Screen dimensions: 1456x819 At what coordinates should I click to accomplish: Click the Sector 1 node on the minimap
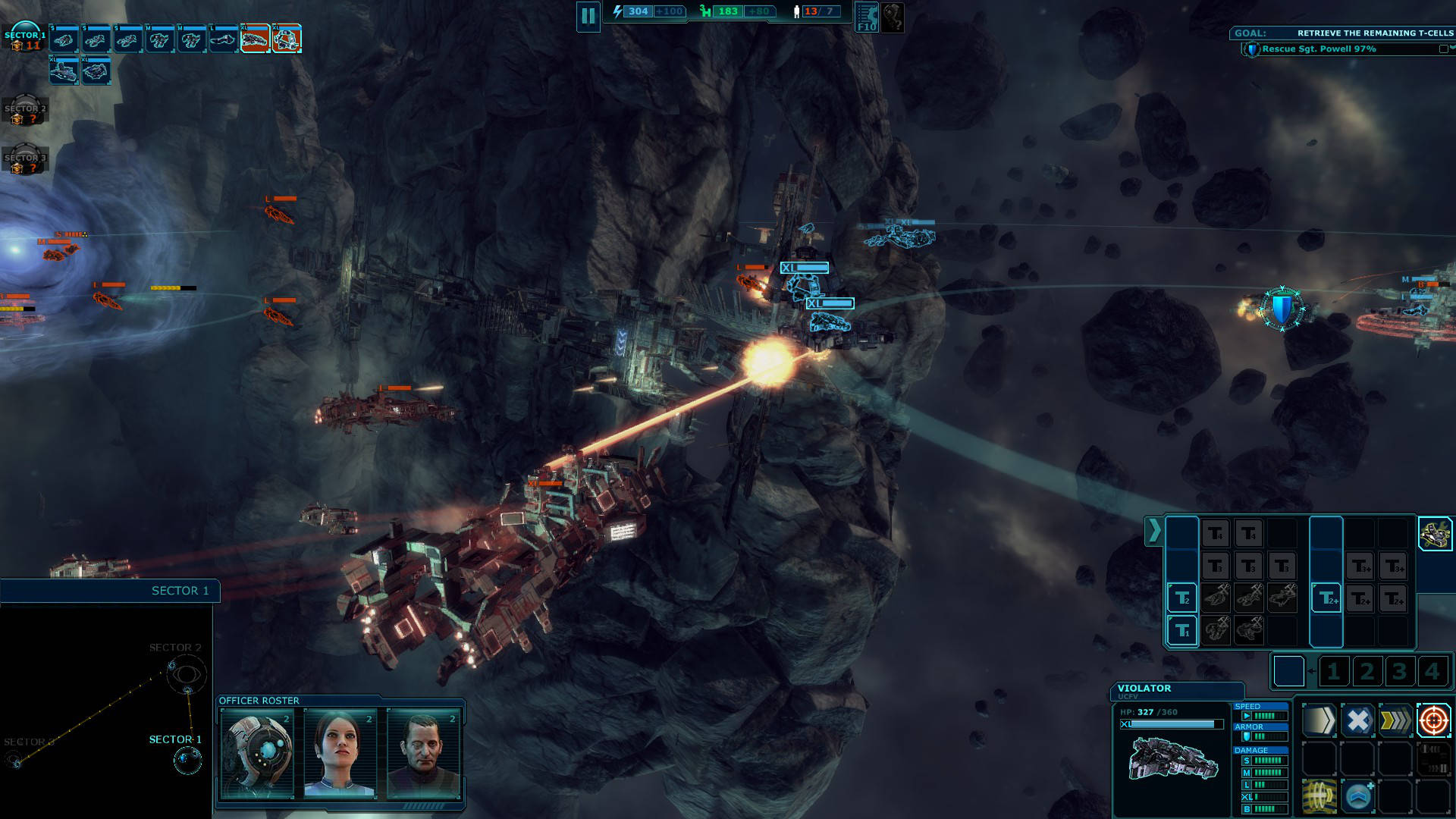pyautogui.click(x=187, y=758)
